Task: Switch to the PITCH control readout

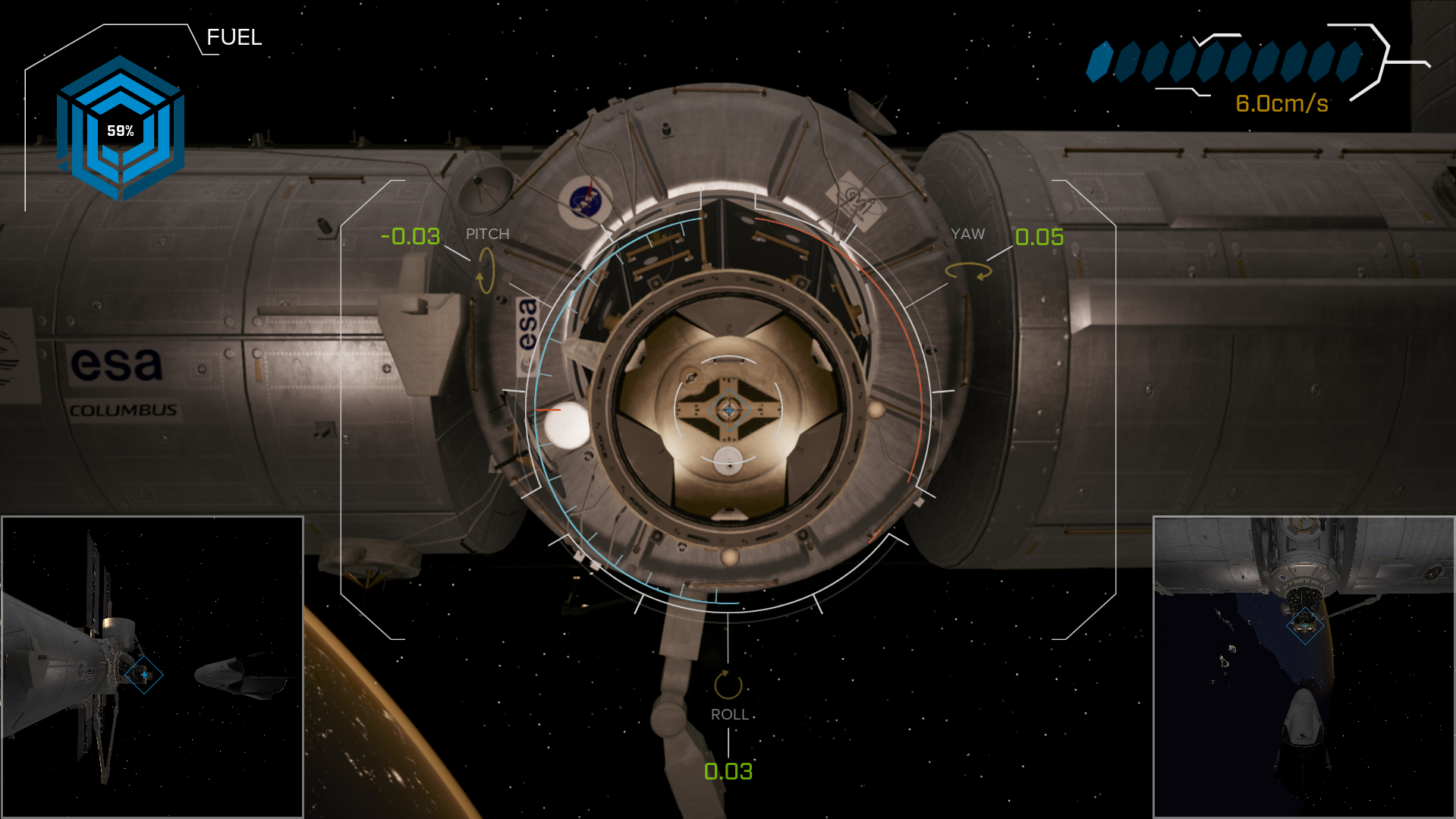Action: 488,234
